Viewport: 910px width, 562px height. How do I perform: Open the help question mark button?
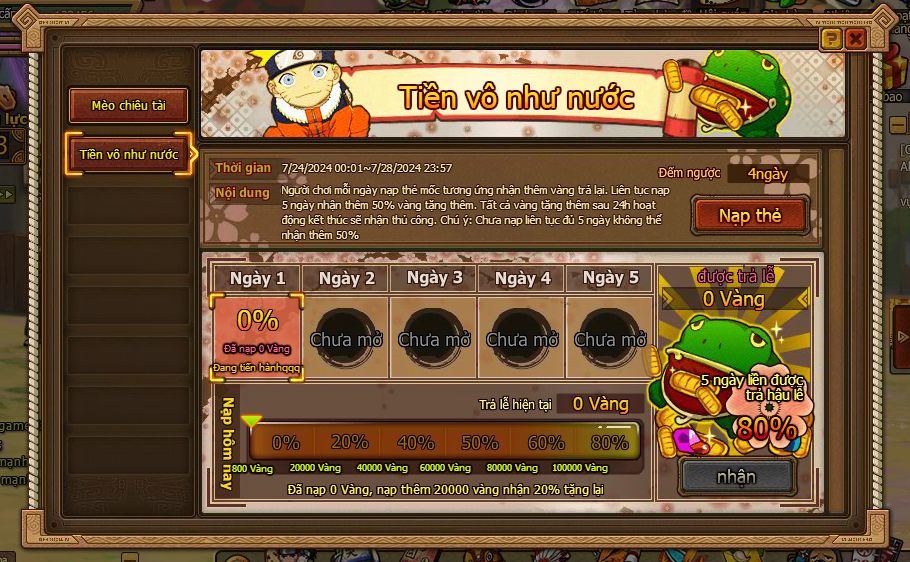tap(831, 39)
